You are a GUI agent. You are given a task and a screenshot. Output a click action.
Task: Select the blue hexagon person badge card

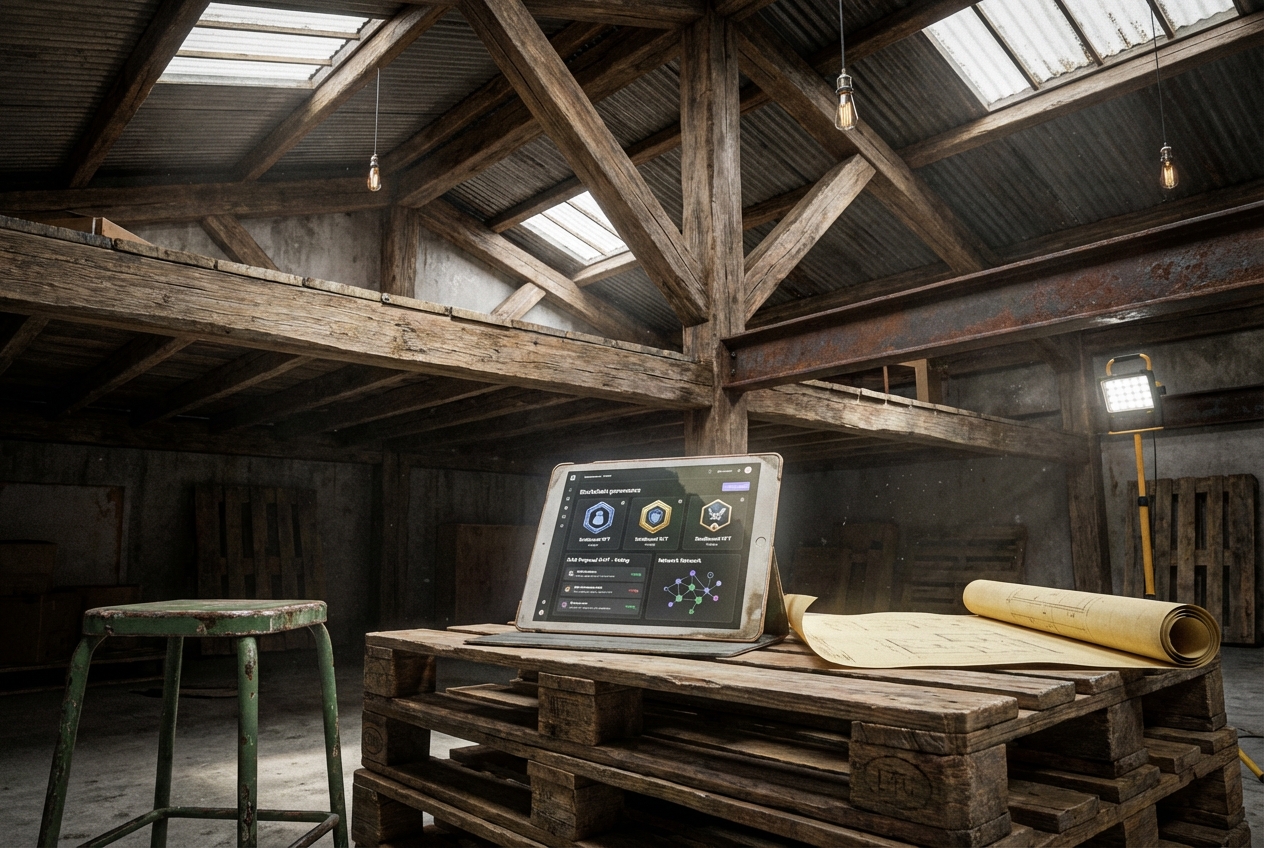pos(598,520)
